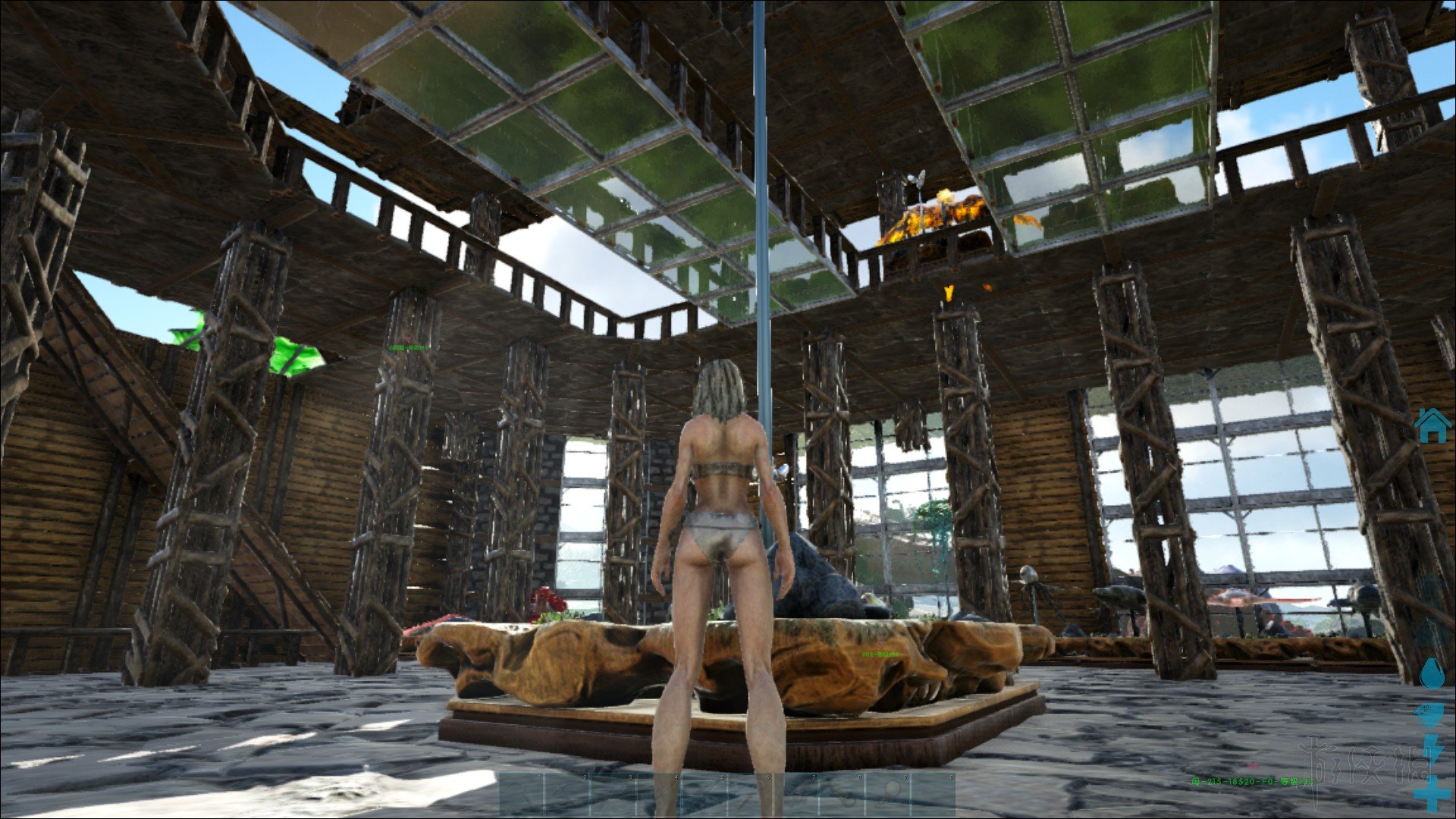Image resolution: width=1456 pixels, height=819 pixels.
Task: Click the water droplet status icon
Action: click(x=1432, y=673)
